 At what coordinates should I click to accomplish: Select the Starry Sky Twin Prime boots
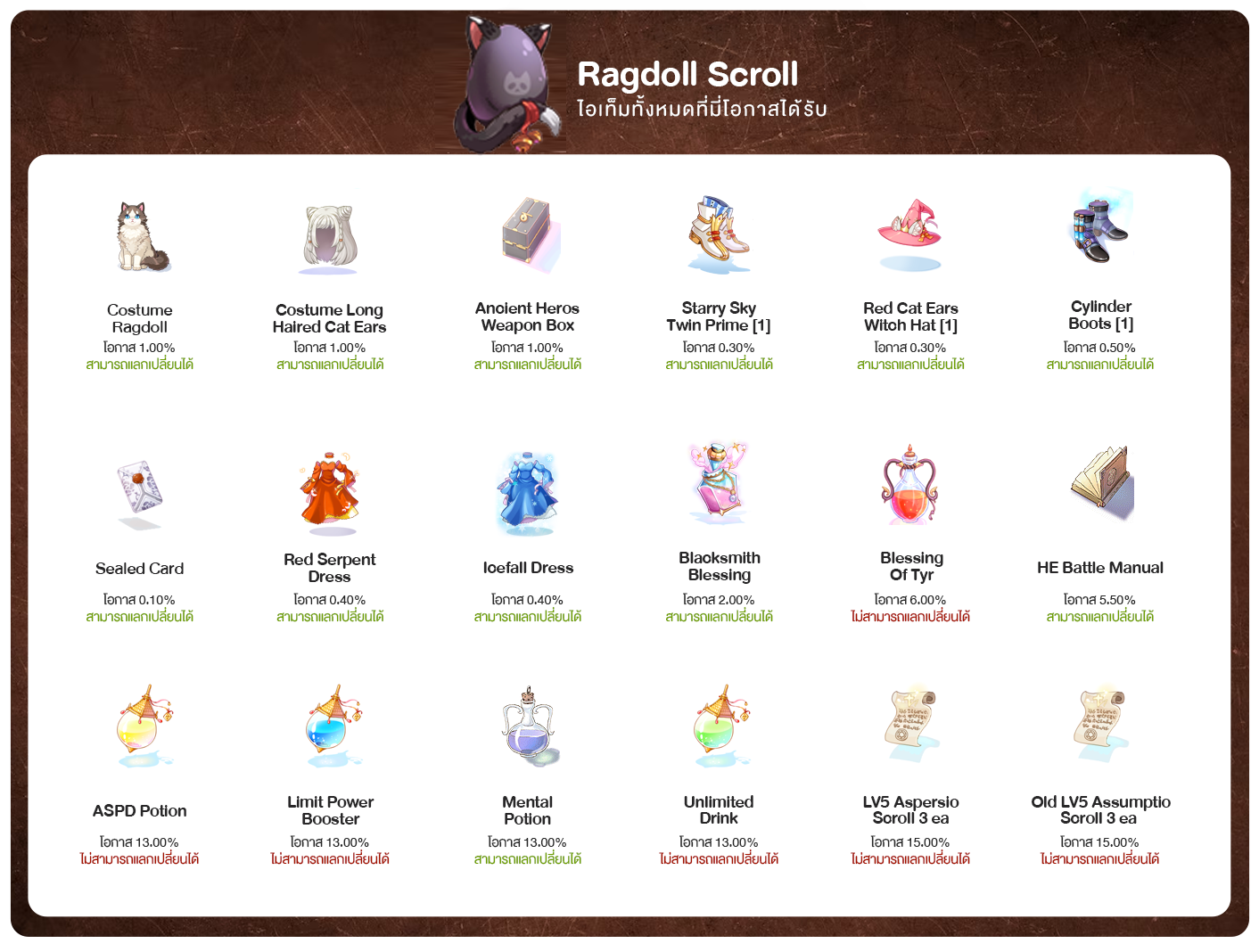click(x=719, y=234)
